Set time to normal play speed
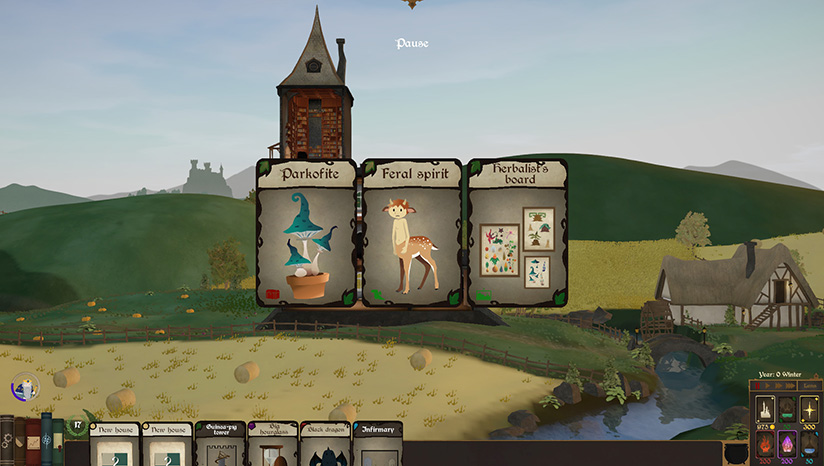The height and width of the screenshot is (466, 824). coord(767,385)
